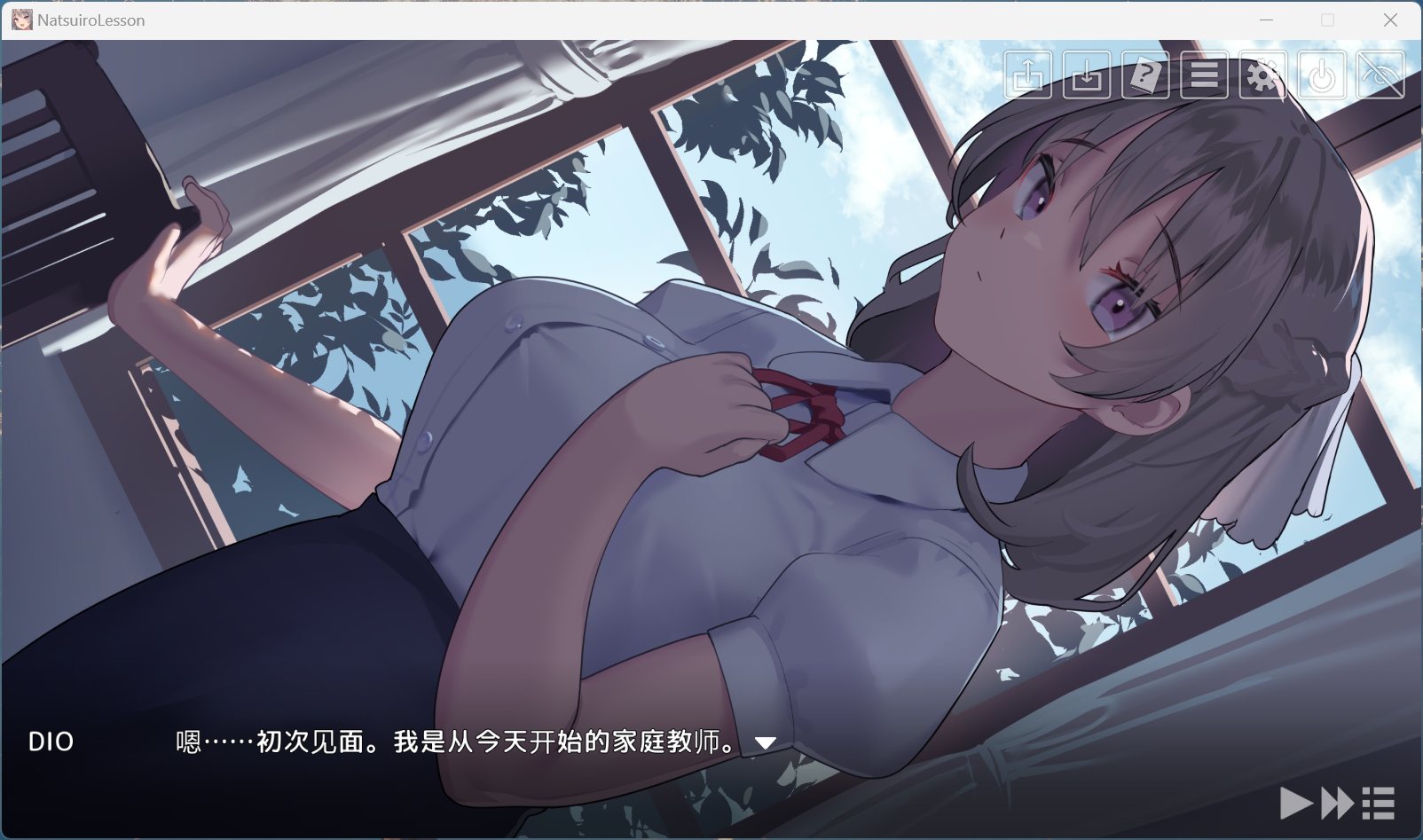Viewport: 1423px width, 840px height.
Task: Click the NatsuiroLesson title in the title bar
Action: click(x=89, y=19)
